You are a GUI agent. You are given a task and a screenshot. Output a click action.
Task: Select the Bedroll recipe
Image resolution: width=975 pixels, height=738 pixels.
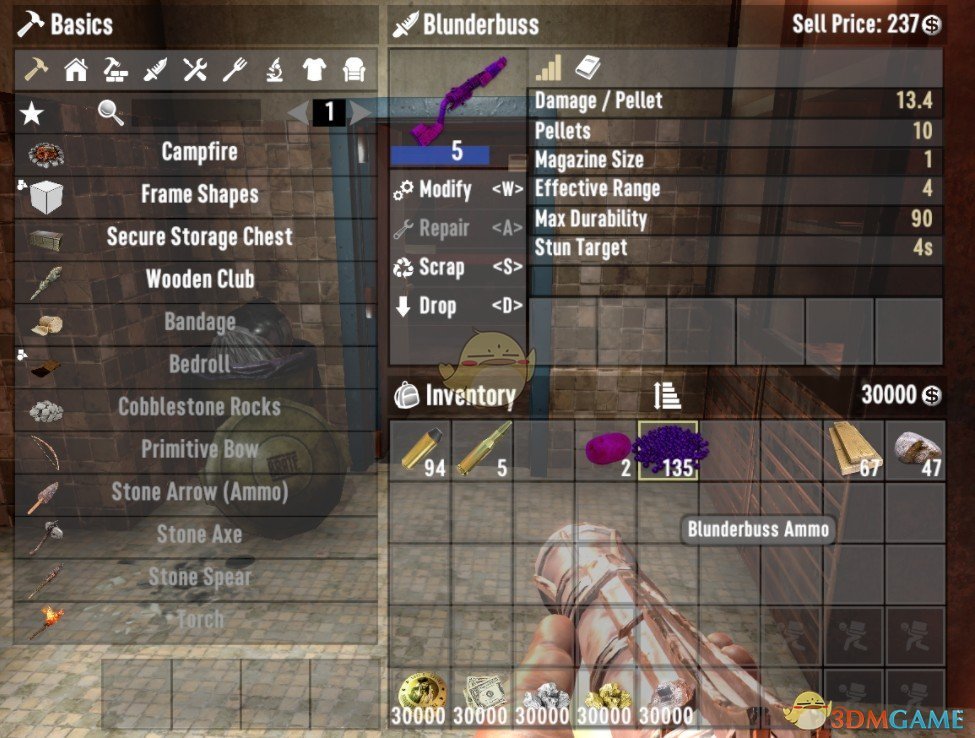199,364
